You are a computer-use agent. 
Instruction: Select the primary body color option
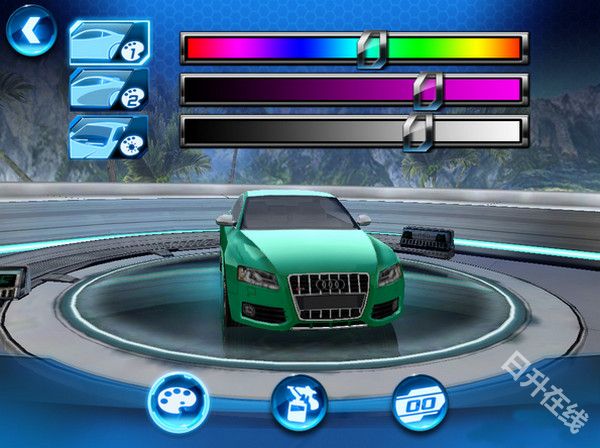(108, 43)
